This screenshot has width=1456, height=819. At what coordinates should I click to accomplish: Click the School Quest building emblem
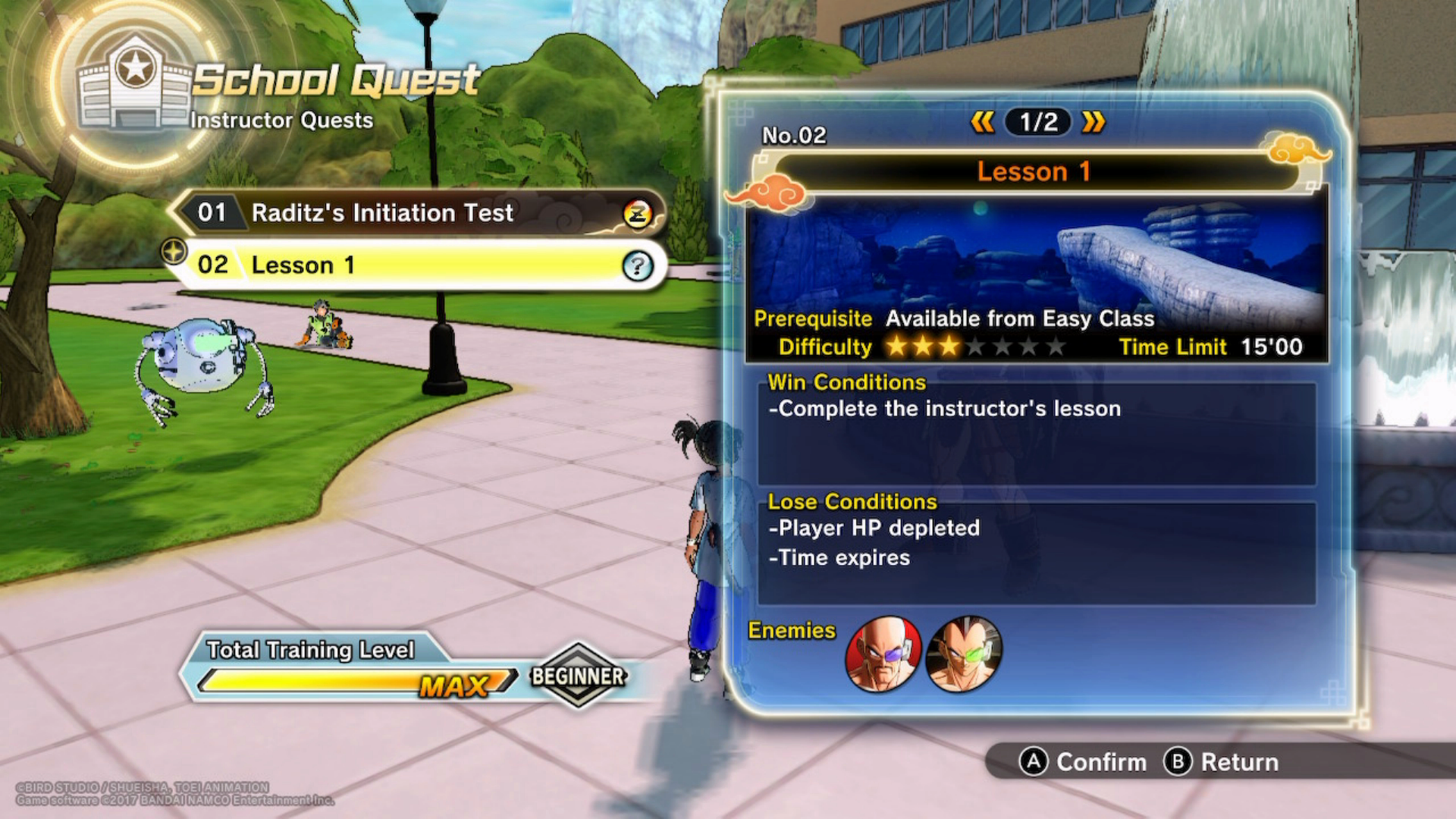tap(135, 82)
